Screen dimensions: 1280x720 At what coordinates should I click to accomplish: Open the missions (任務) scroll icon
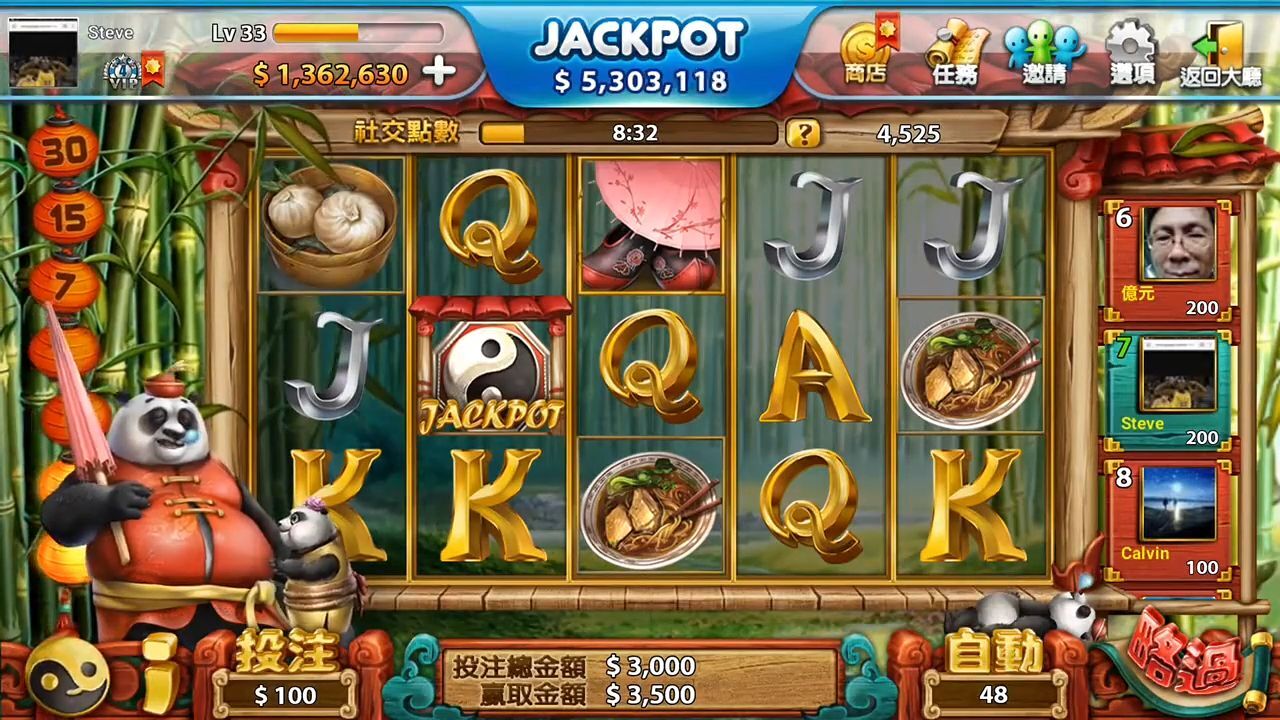[x=956, y=53]
